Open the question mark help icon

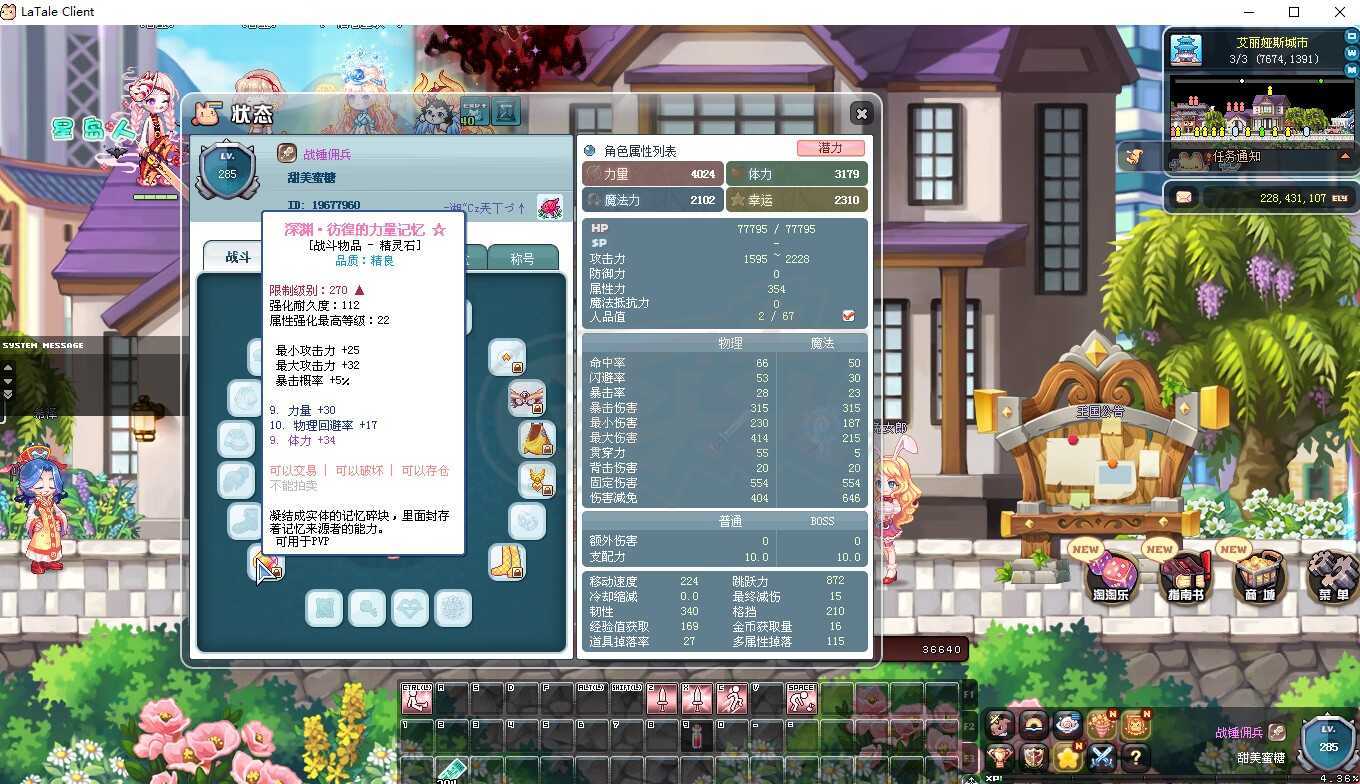click(1135, 757)
